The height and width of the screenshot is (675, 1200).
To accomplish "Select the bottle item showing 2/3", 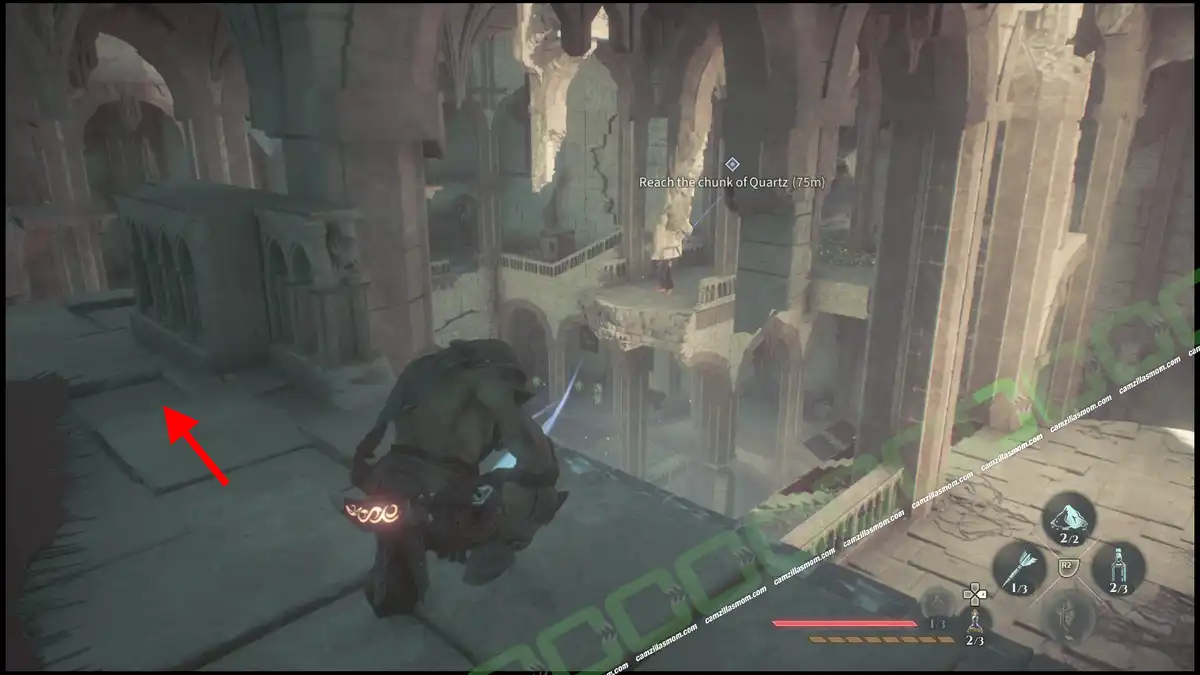I will [x=1119, y=568].
